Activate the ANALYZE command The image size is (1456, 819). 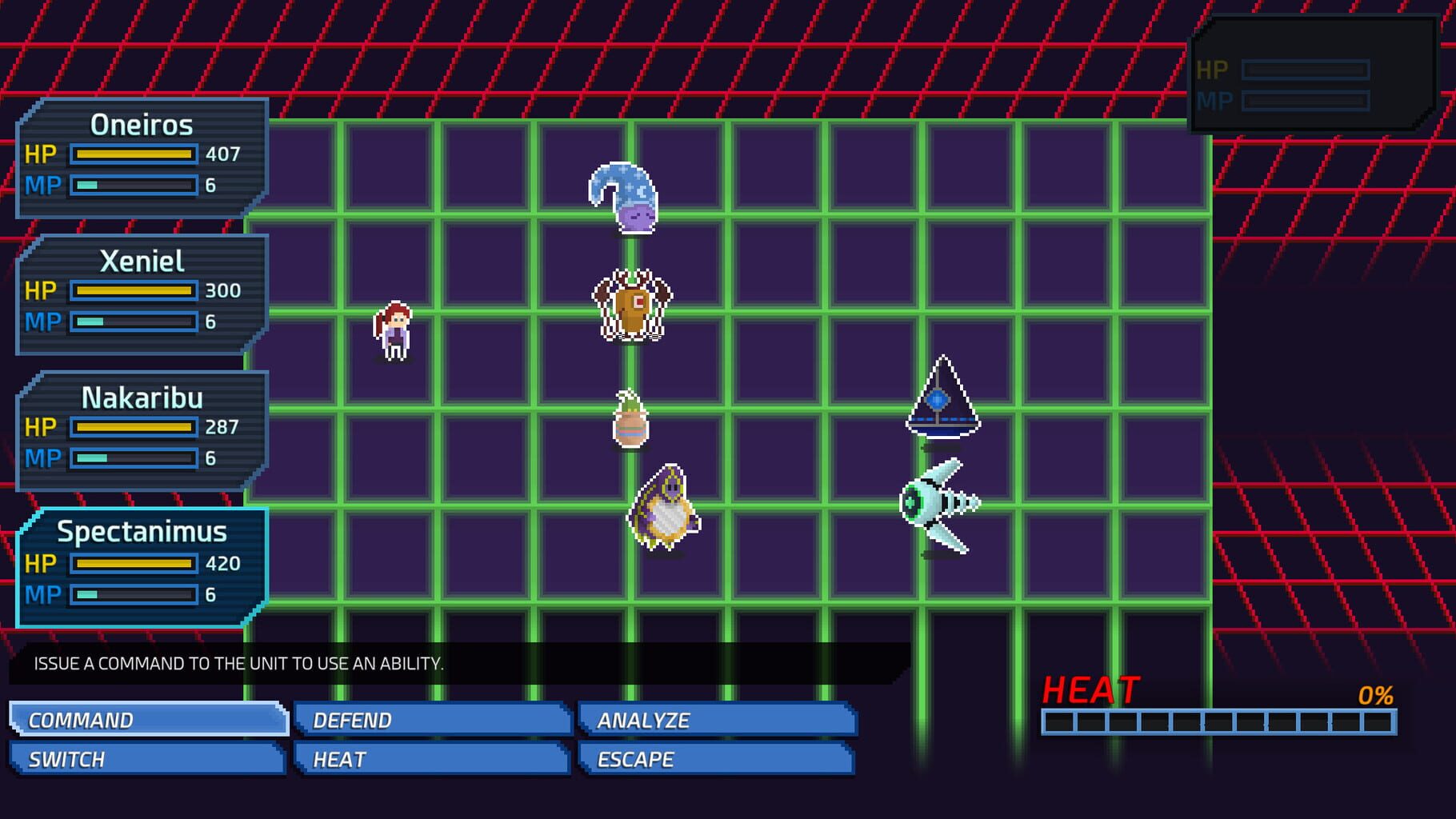coord(714,720)
